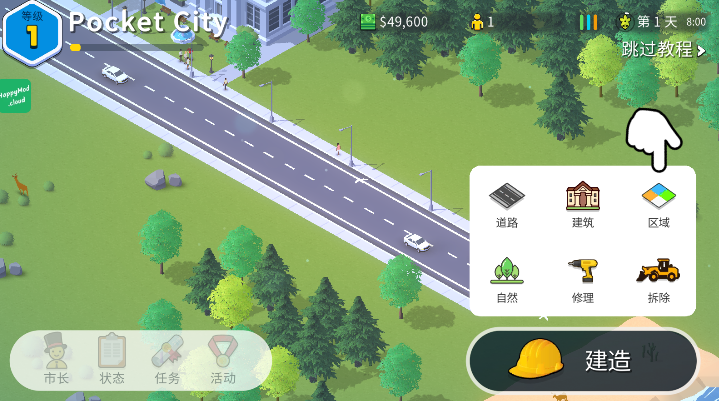Open the HappyMod cloud overlay badge

tap(15, 96)
